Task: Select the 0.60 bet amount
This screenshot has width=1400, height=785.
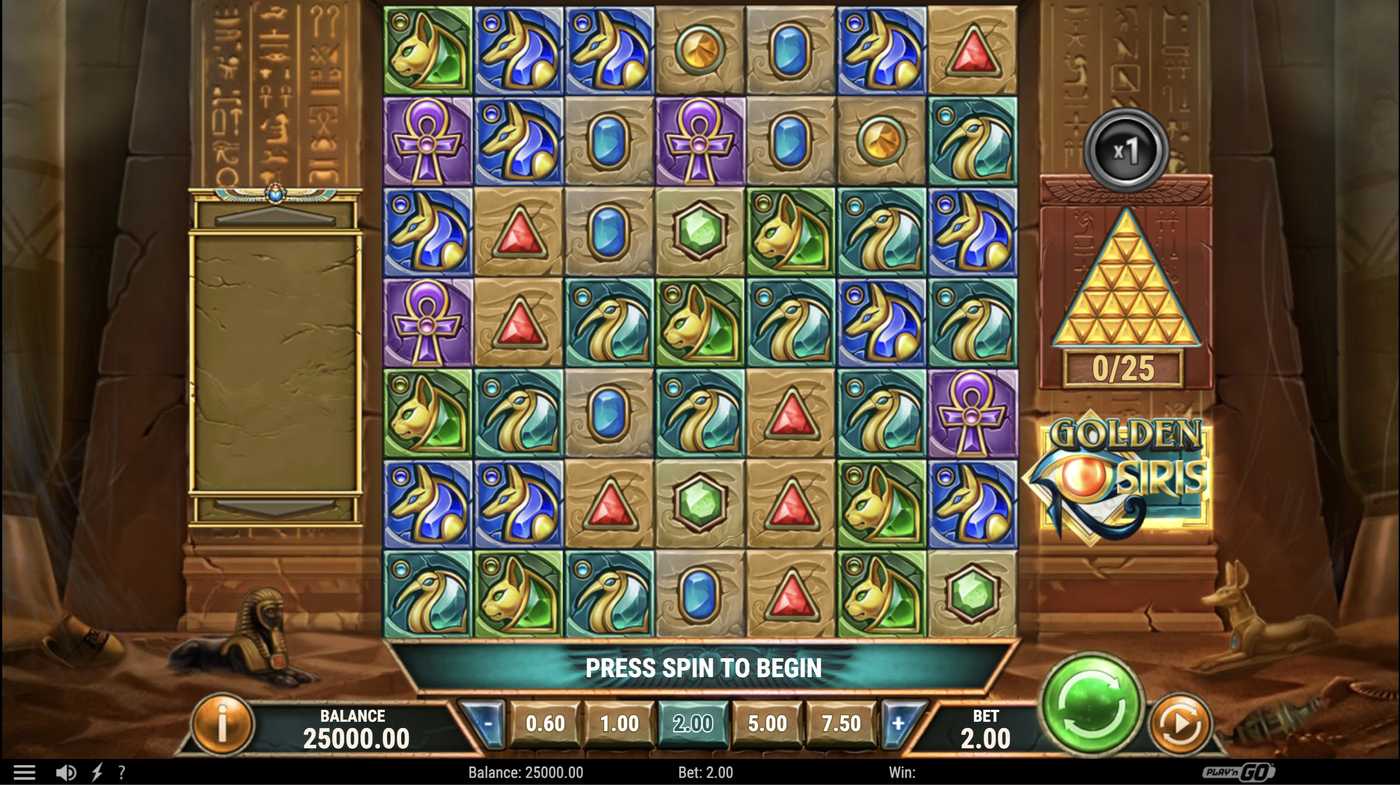Action: pos(545,724)
